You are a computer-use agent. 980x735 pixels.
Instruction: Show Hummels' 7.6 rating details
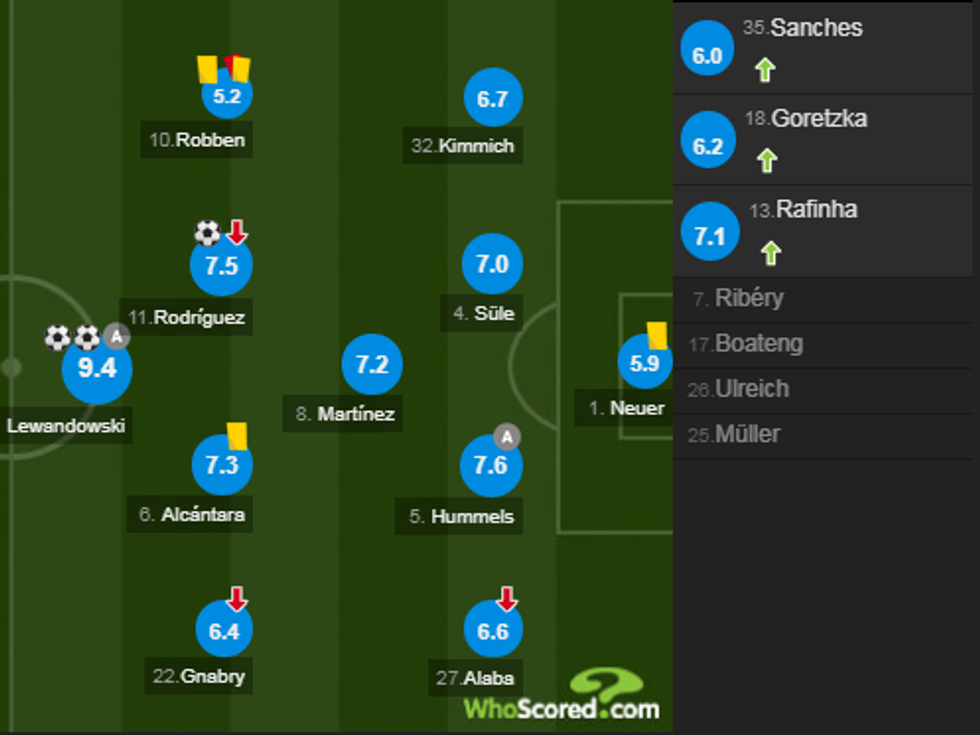[x=491, y=466]
